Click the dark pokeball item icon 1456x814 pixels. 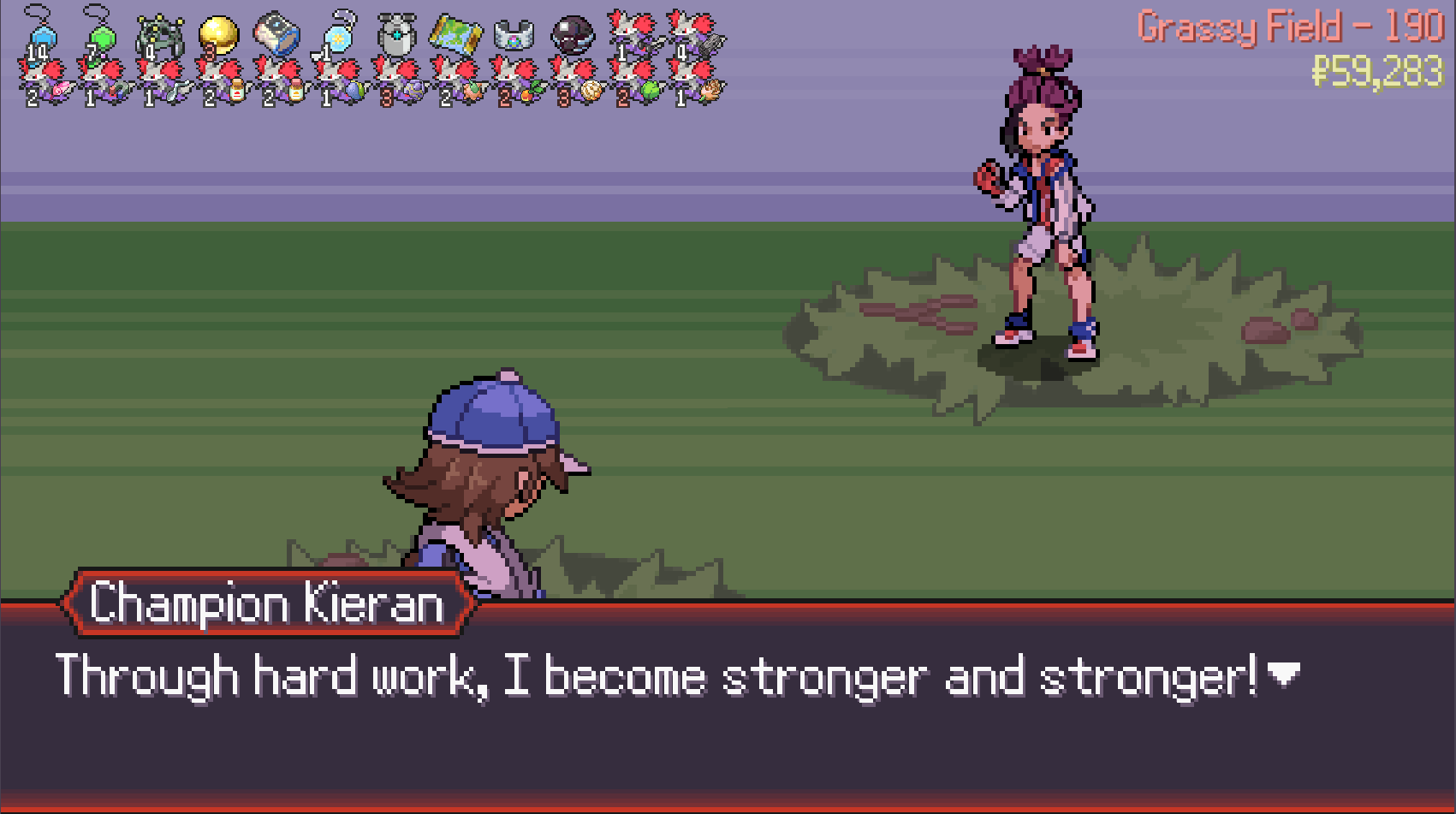click(x=572, y=34)
